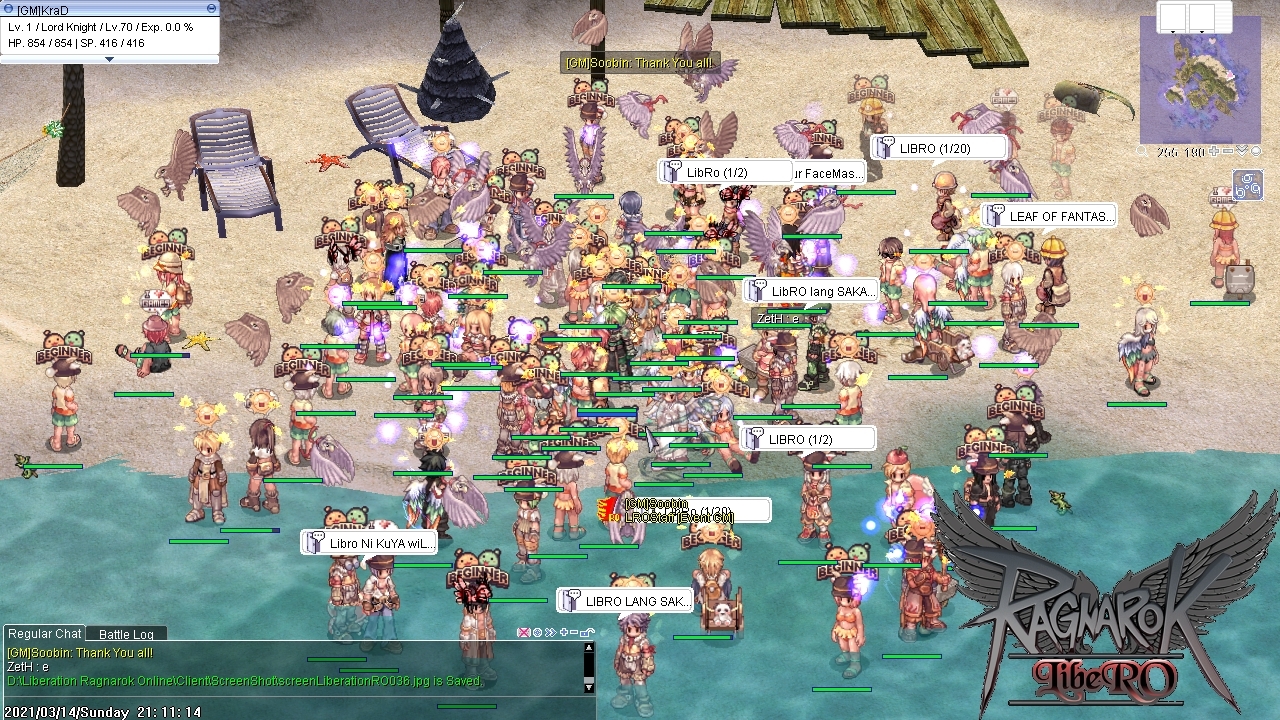The height and width of the screenshot is (720, 1280).
Task: Click the round icon right of minimap chevrons
Action: 1257,150
